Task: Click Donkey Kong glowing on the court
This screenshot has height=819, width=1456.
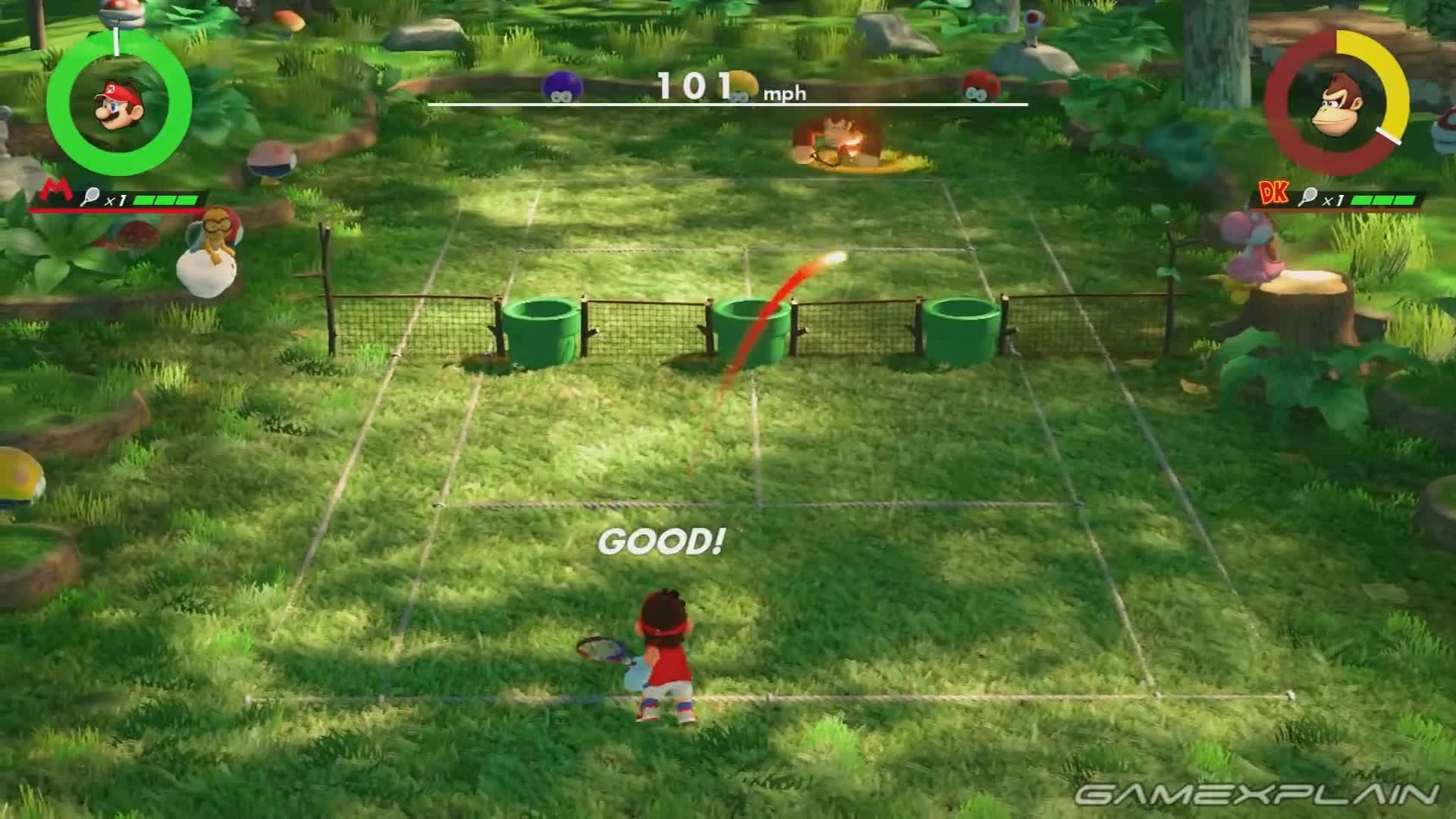Action: 834,140
